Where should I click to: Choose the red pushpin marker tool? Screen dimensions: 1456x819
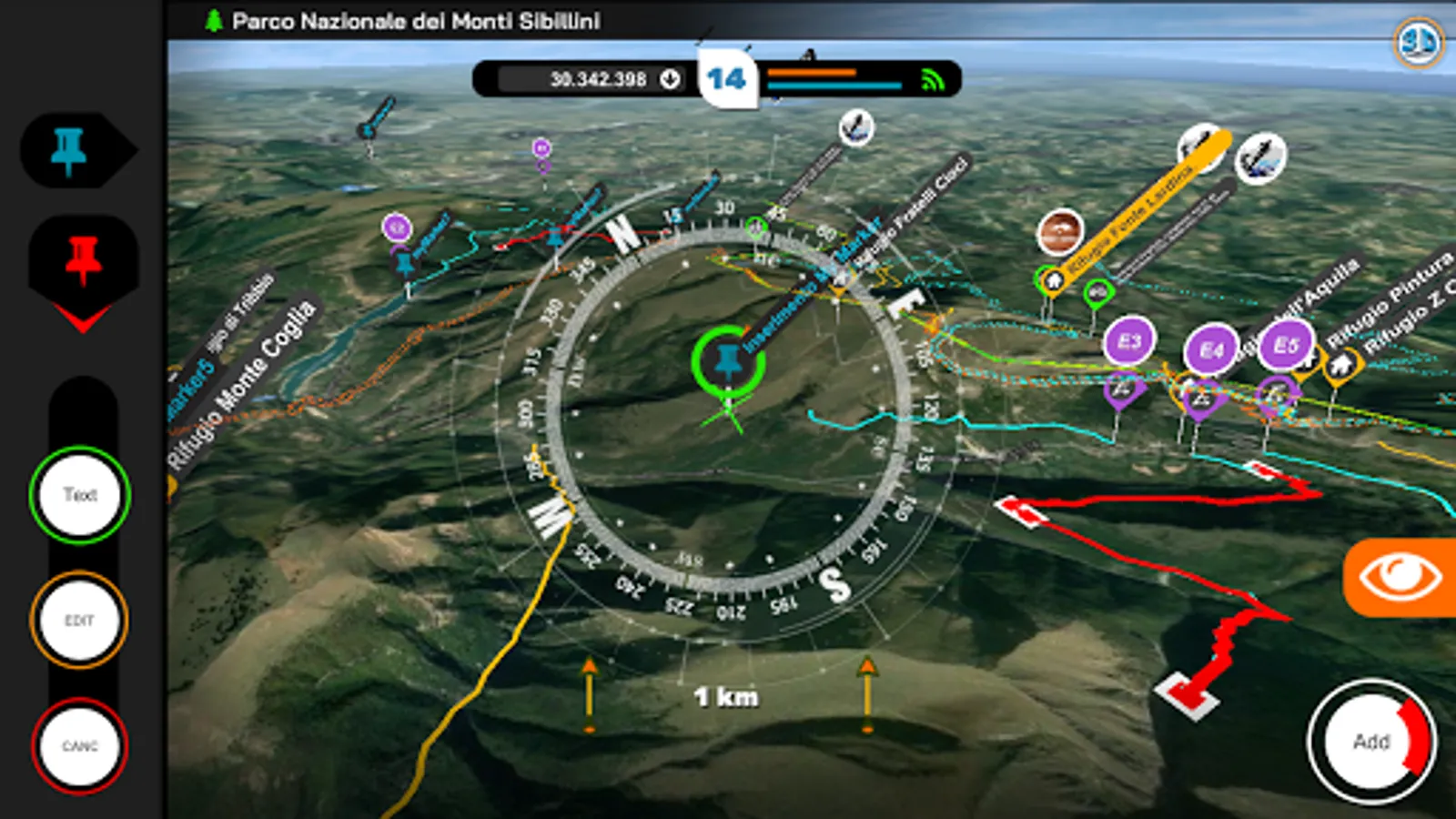coord(83,260)
